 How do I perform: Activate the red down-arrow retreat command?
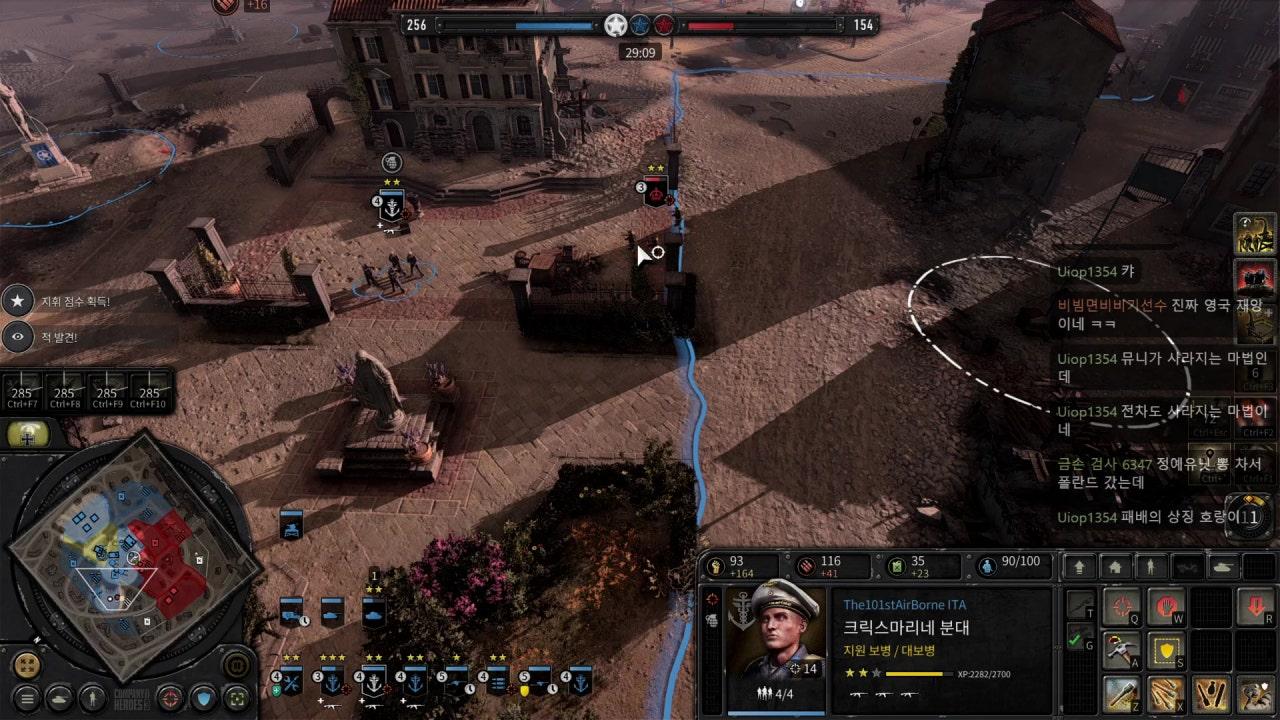[x=1254, y=606]
